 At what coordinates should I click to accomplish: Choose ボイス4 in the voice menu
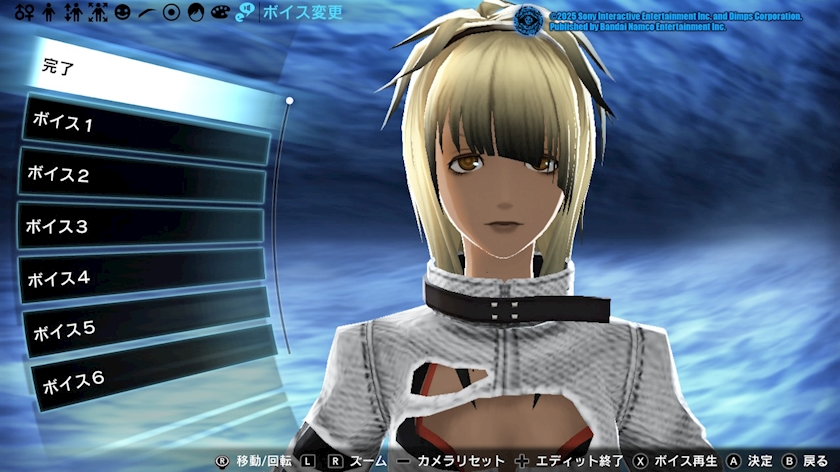[x=142, y=278]
